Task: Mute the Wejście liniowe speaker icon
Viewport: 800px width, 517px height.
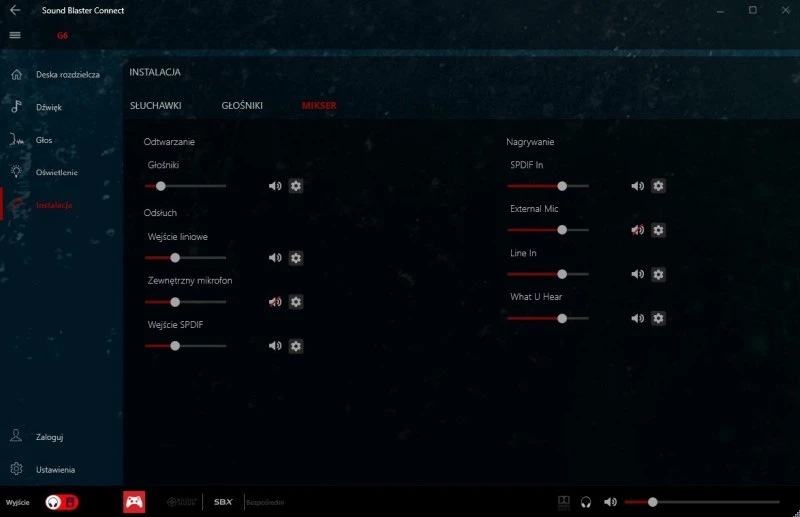Action: pyautogui.click(x=275, y=258)
